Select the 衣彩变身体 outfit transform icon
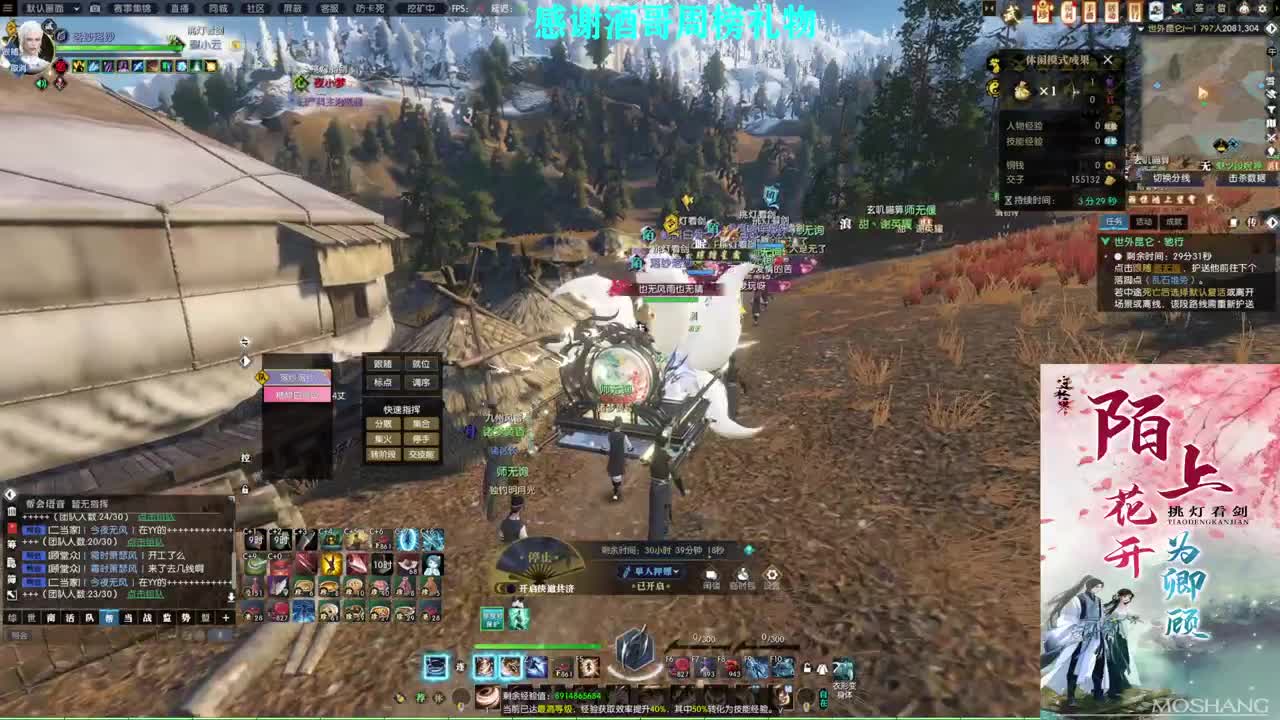The image size is (1280, 720). click(x=843, y=668)
